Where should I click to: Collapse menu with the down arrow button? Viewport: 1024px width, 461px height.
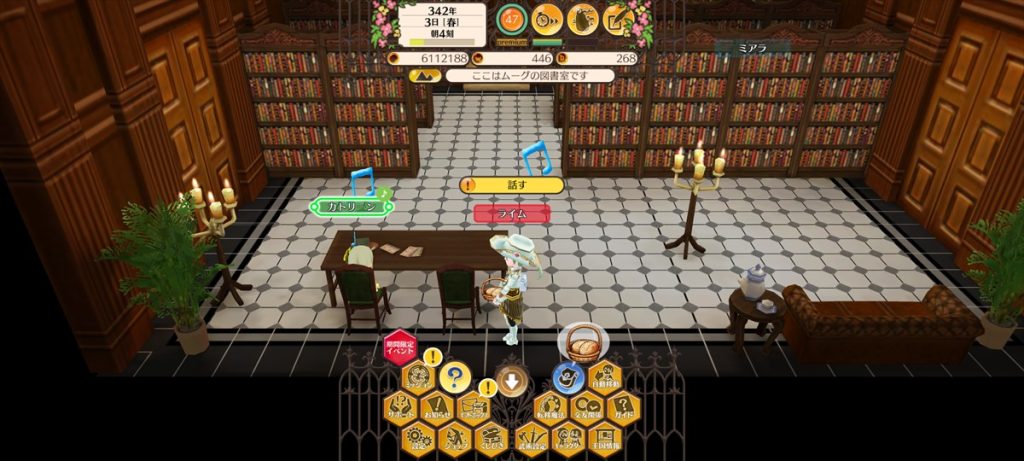(512, 380)
